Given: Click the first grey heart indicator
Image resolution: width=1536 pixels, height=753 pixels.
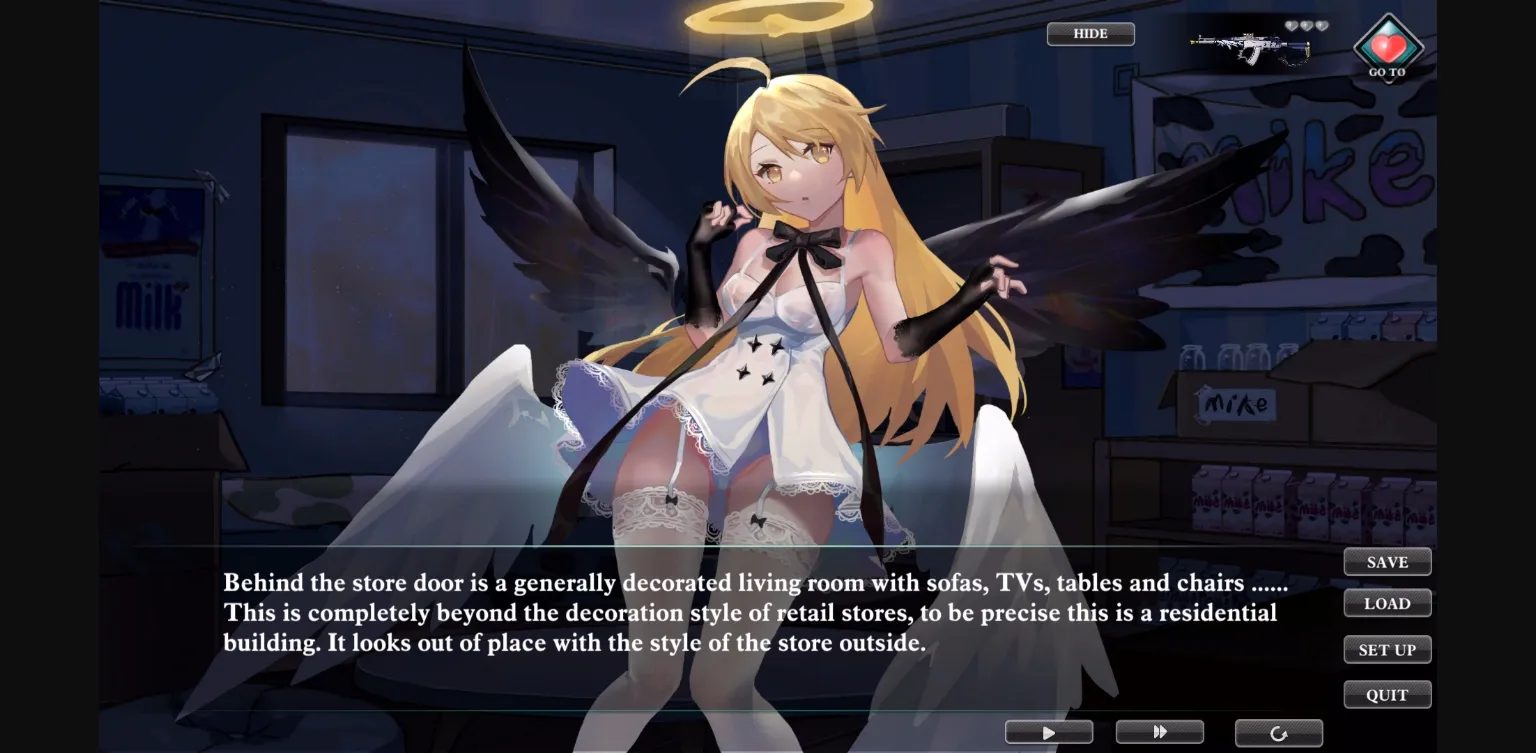Looking at the screenshot, I should tap(1292, 25).
